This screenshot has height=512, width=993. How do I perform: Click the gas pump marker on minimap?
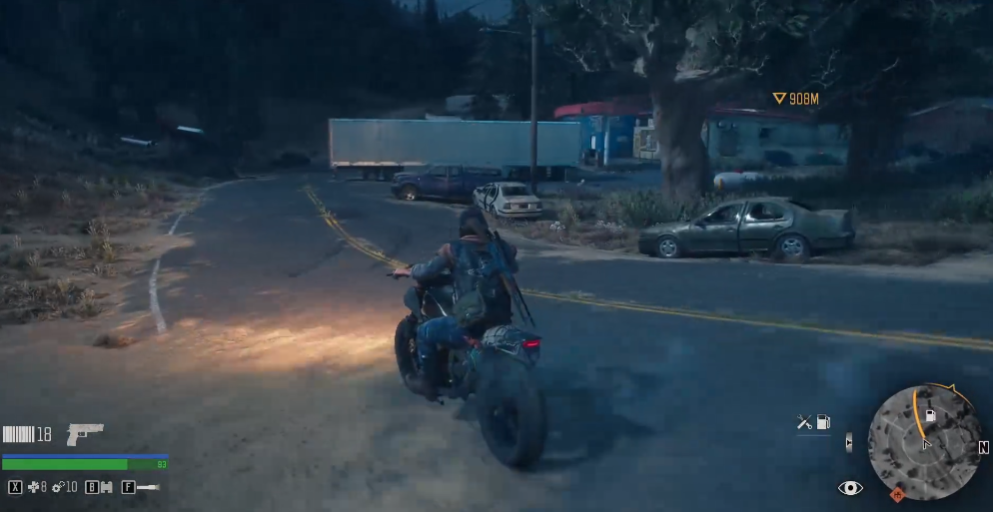tap(929, 415)
